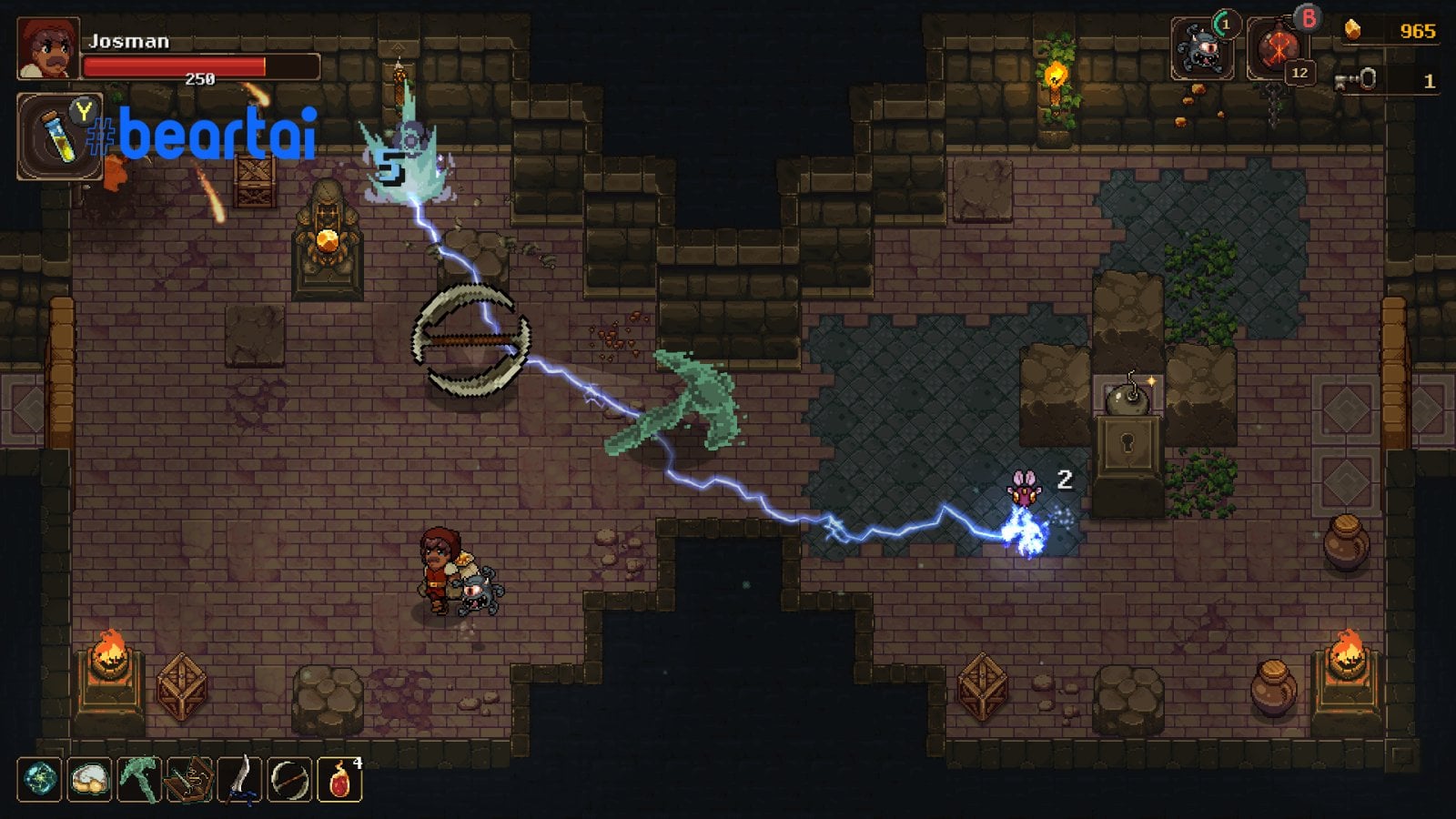1456x819 pixels.
Task: Pick the curved dagger relic slot
Action: click(239, 780)
